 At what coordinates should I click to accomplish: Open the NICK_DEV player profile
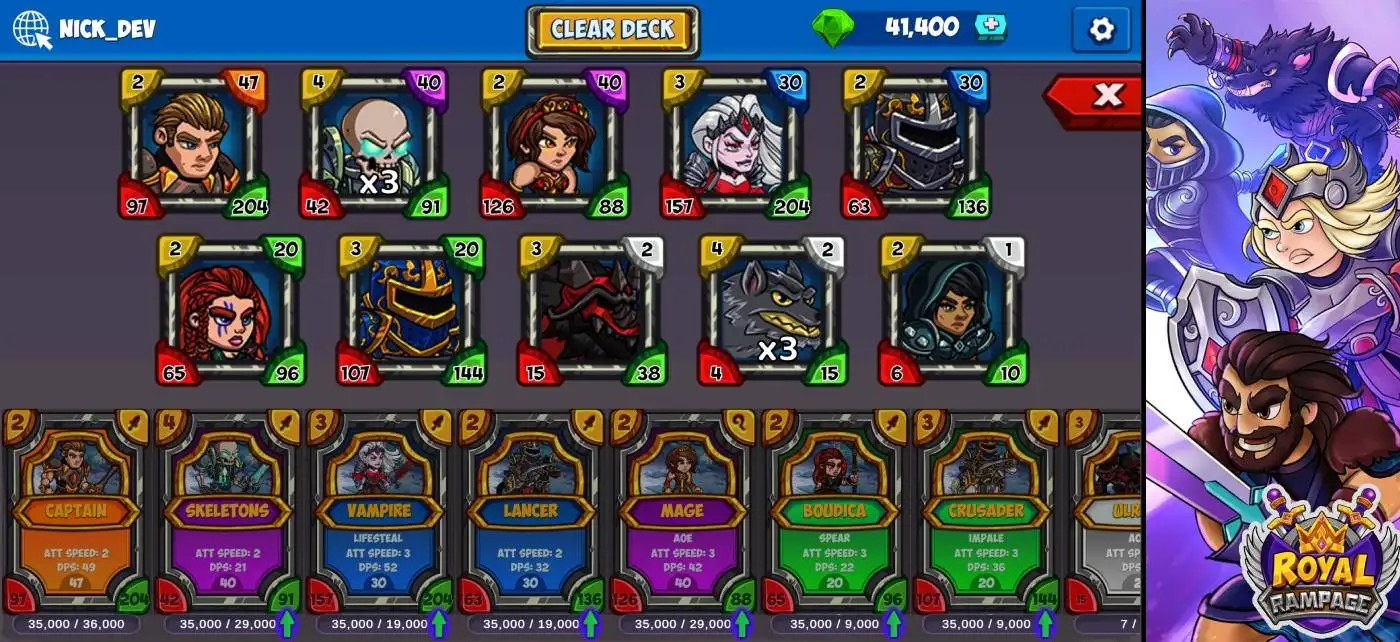pyautogui.click(x=84, y=28)
